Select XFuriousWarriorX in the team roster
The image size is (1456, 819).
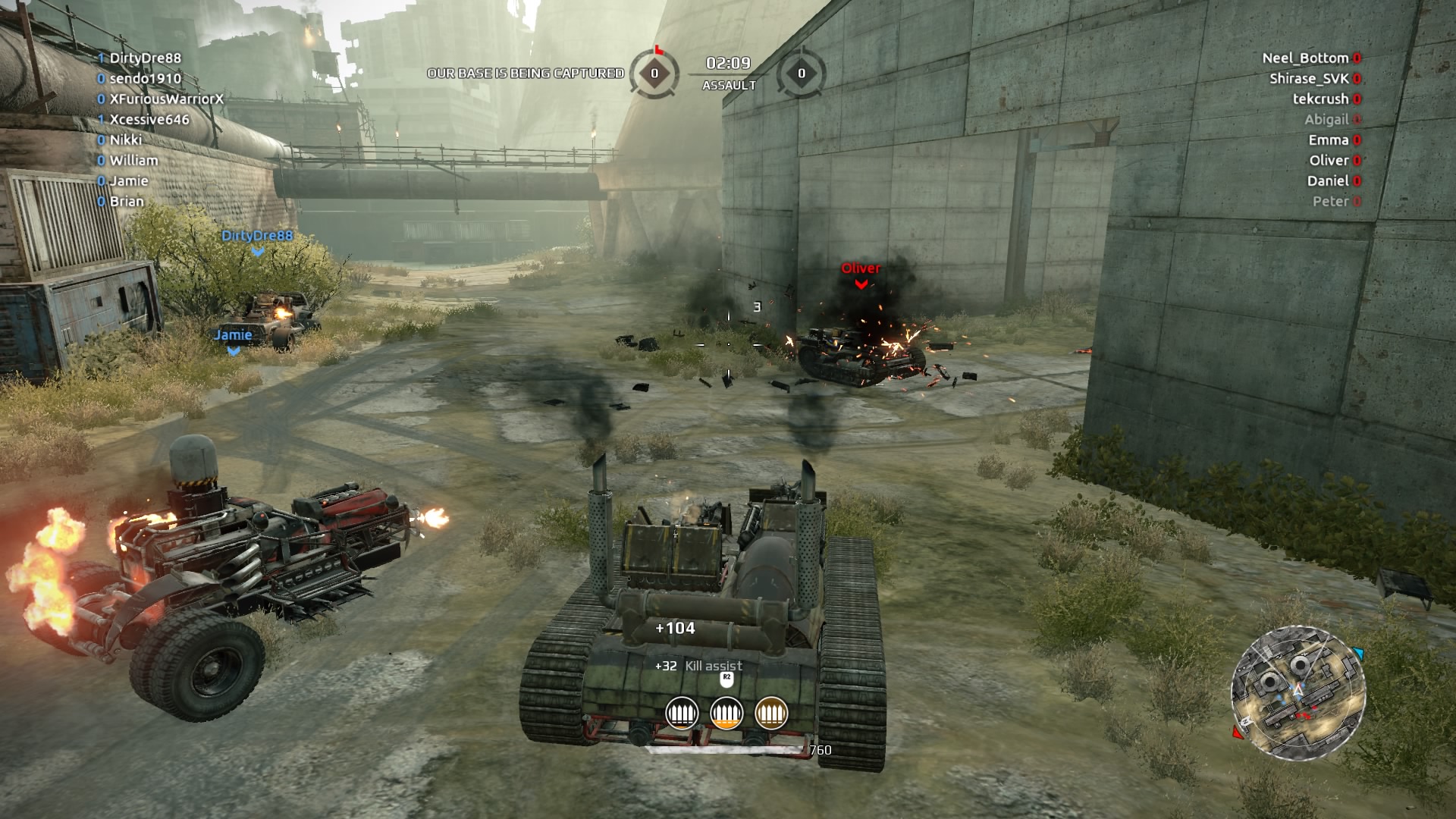pos(166,99)
